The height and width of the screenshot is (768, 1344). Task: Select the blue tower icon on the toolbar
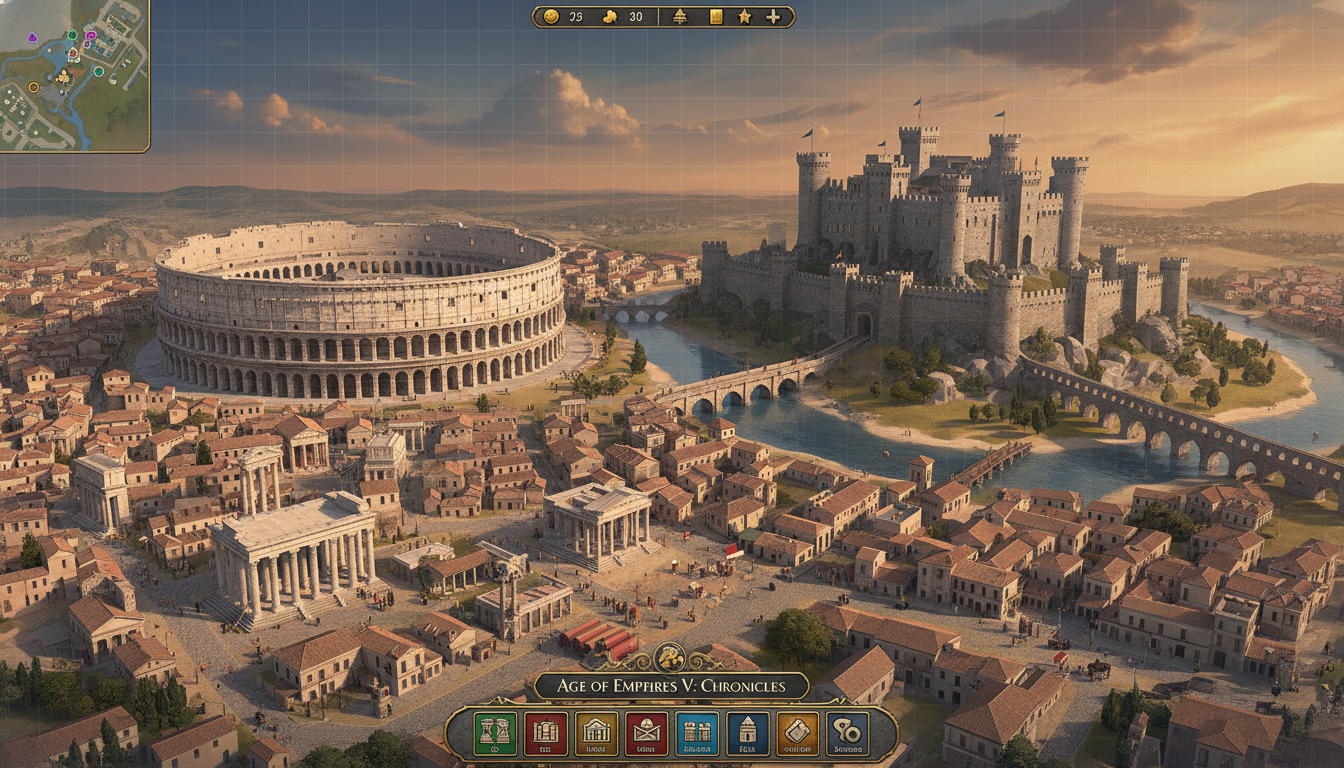(750, 733)
